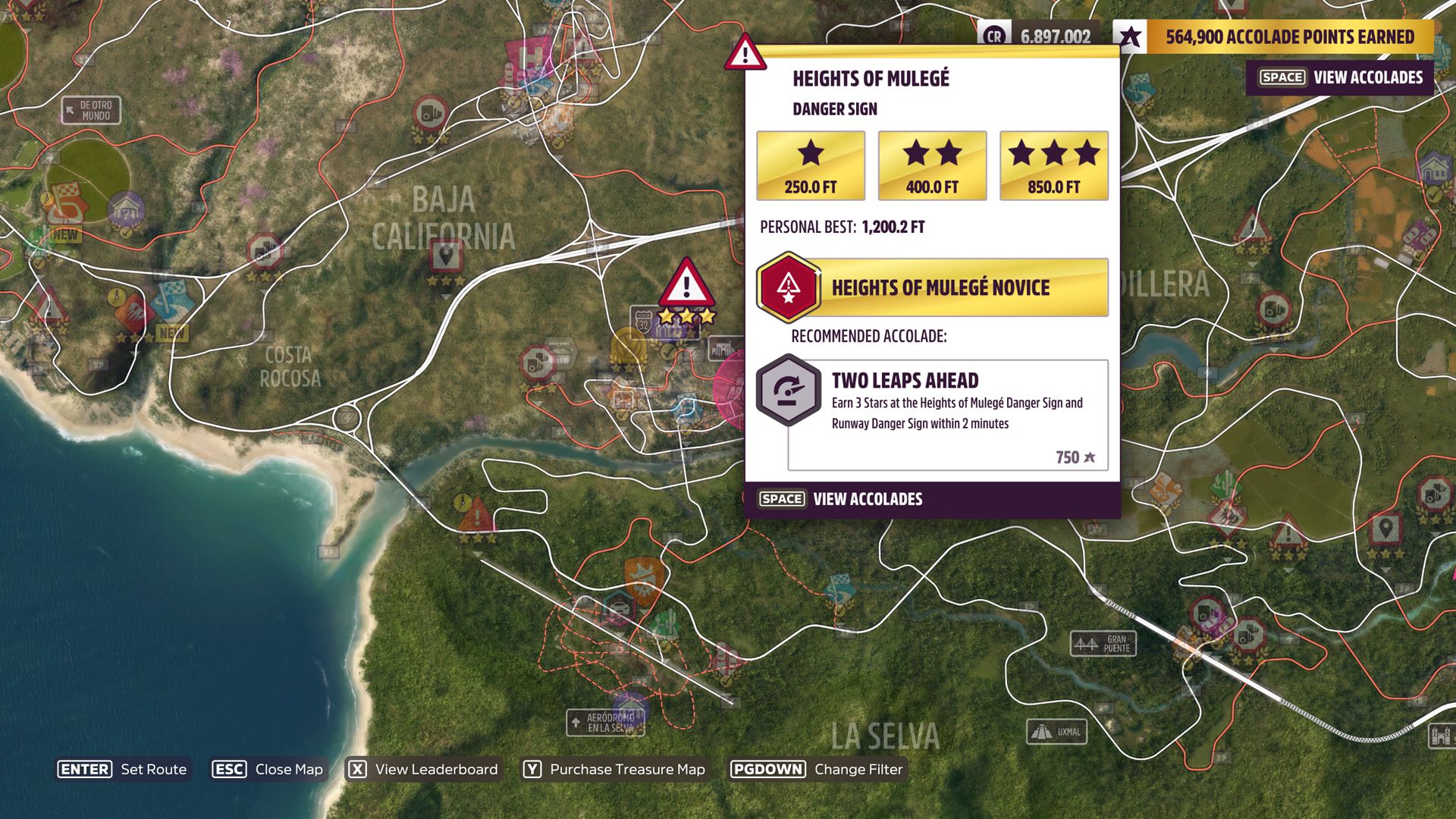Image resolution: width=1456 pixels, height=819 pixels.
Task: Open View Leaderboard
Action: pos(423,769)
